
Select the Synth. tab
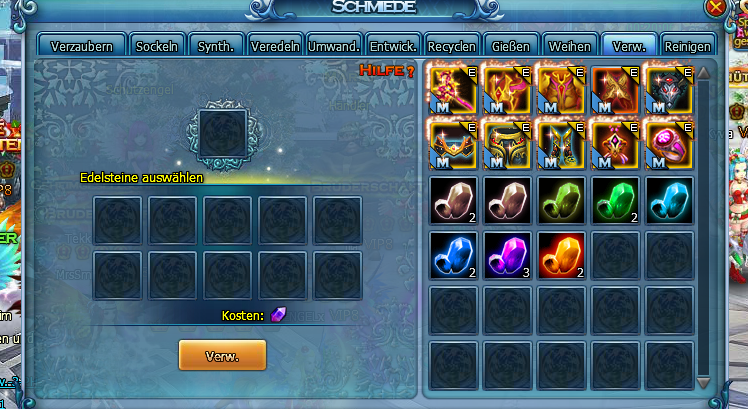pyautogui.click(x=217, y=46)
